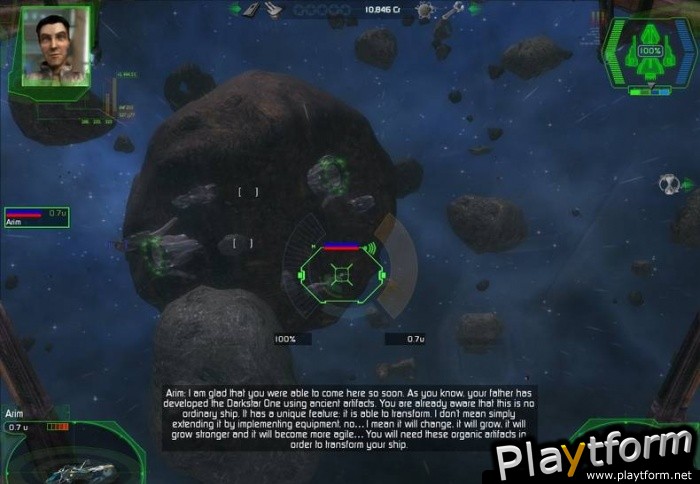Select the Arim target marker on left edge
The width and height of the screenshot is (700, 484).
pyautogui.click(x=37, y=216)
